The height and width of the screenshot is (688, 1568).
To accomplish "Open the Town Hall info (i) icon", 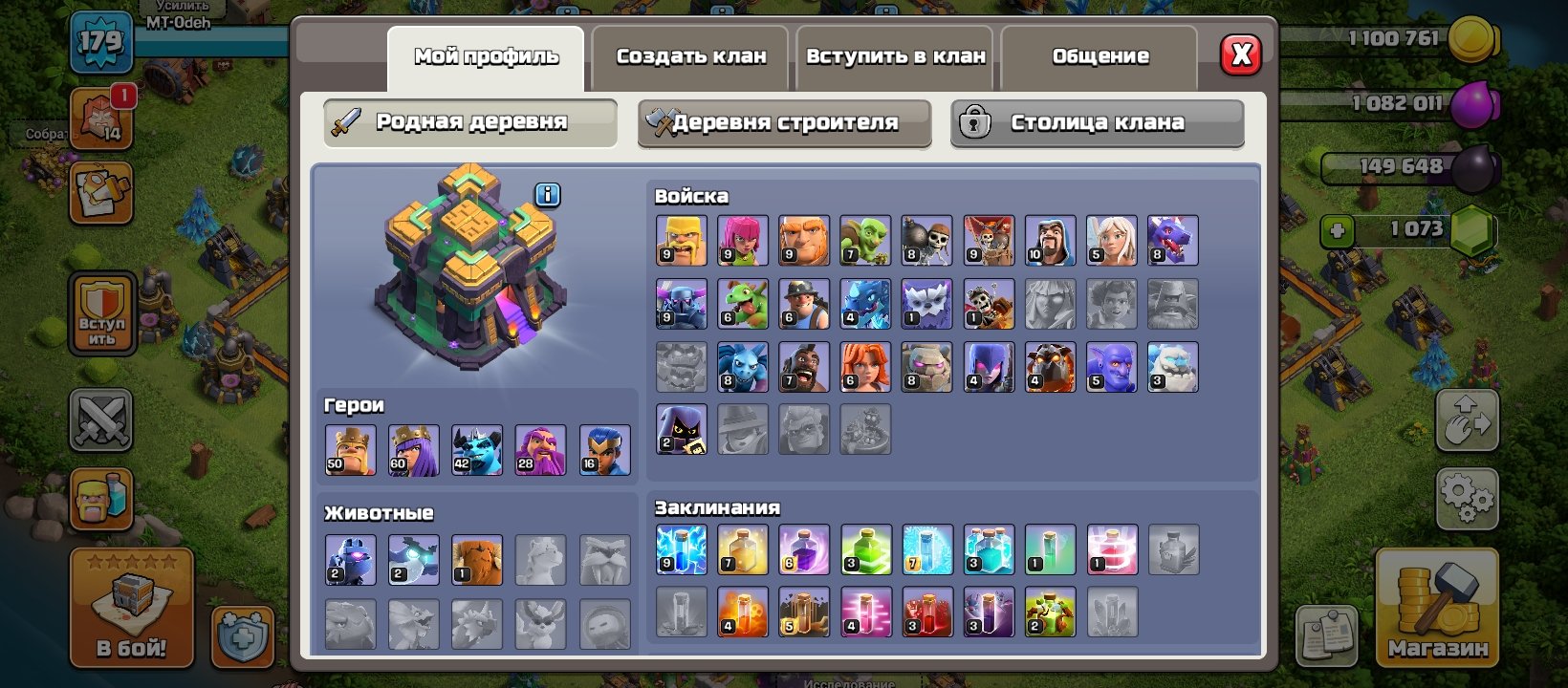I will (x=546, y=194).
